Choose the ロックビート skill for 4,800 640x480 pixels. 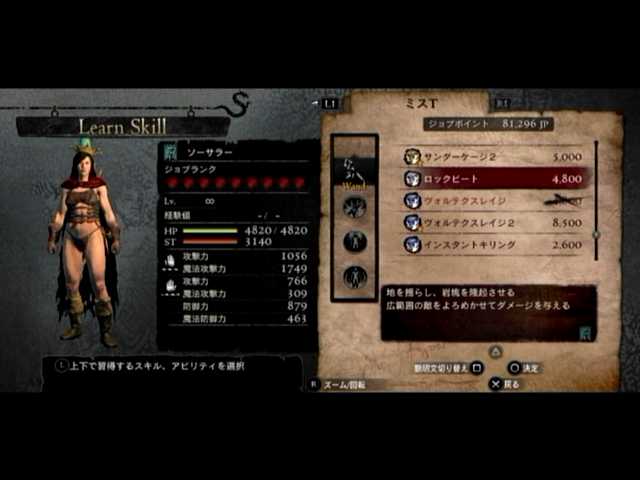click(488, 179)
